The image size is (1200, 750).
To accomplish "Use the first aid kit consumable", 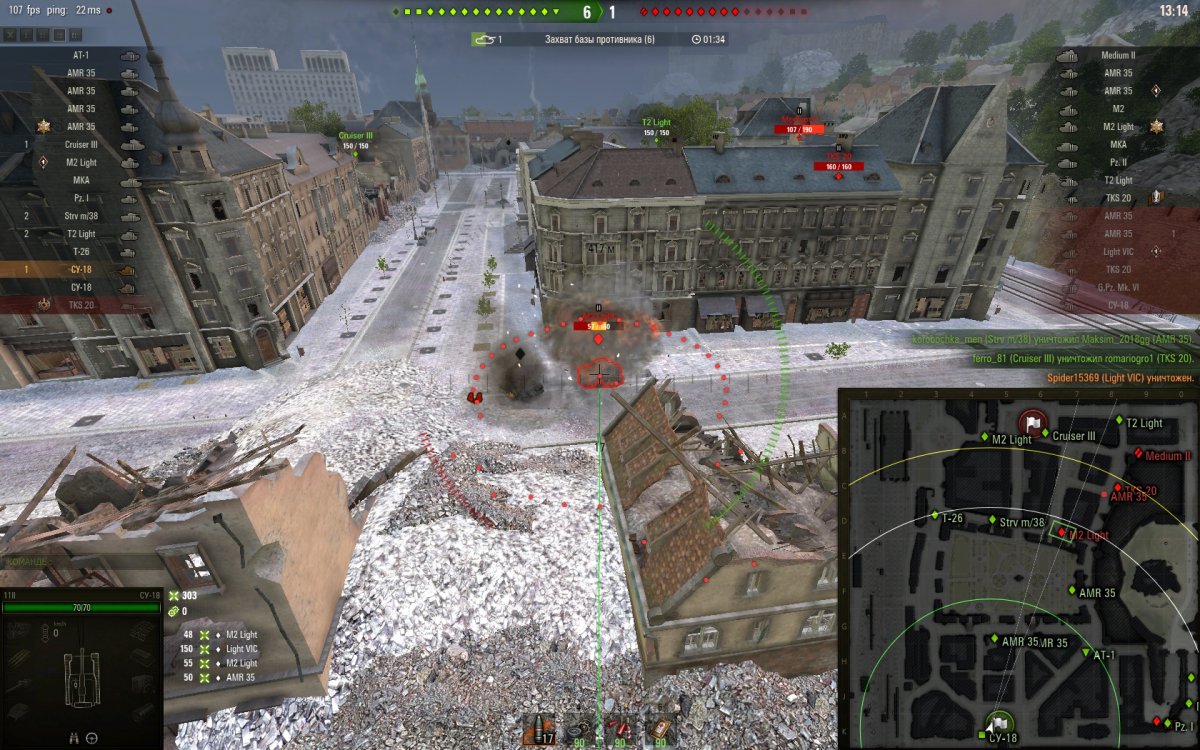I will tap(658, 731).
